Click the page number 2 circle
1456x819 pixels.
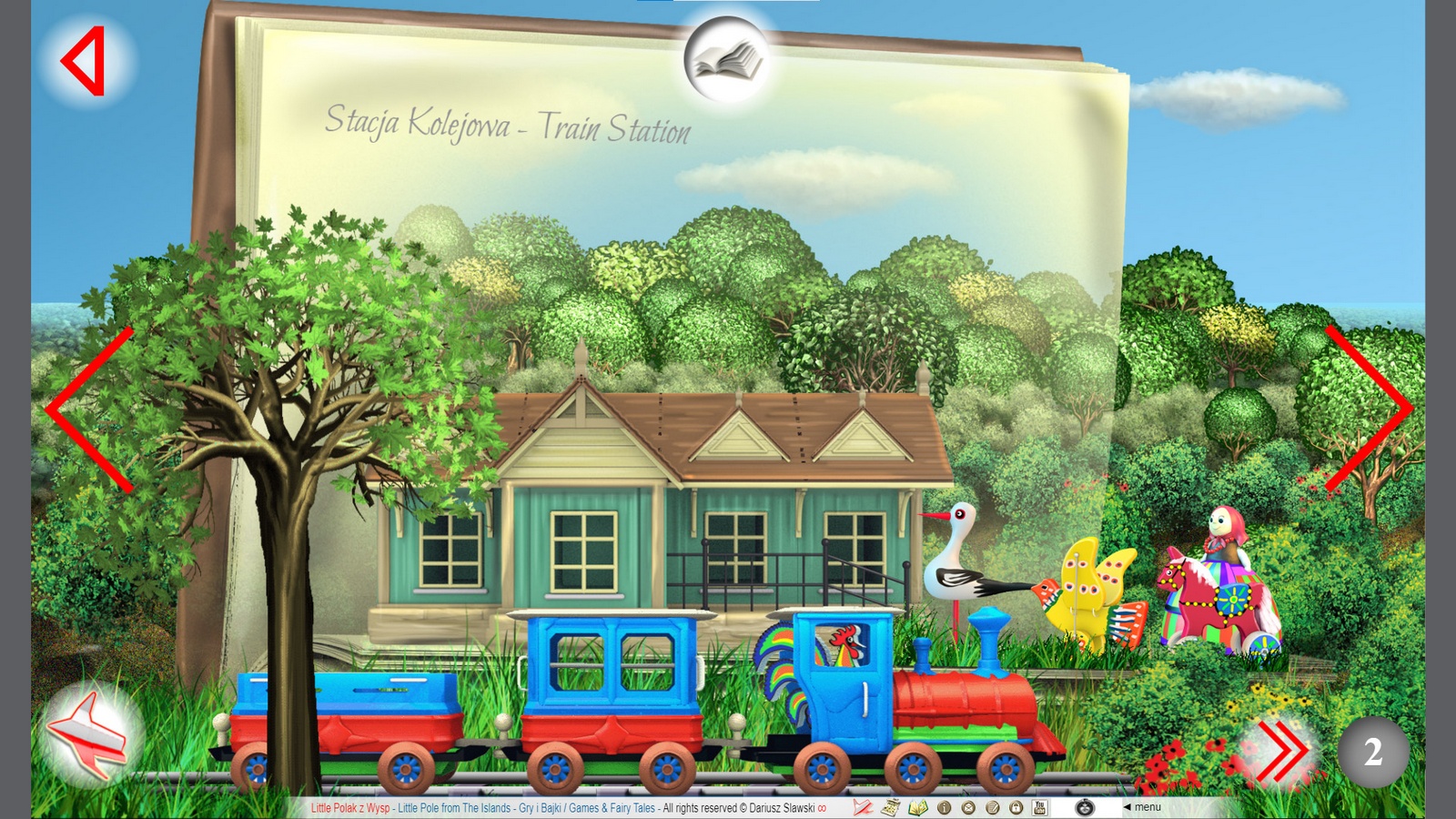point(1373,752)
